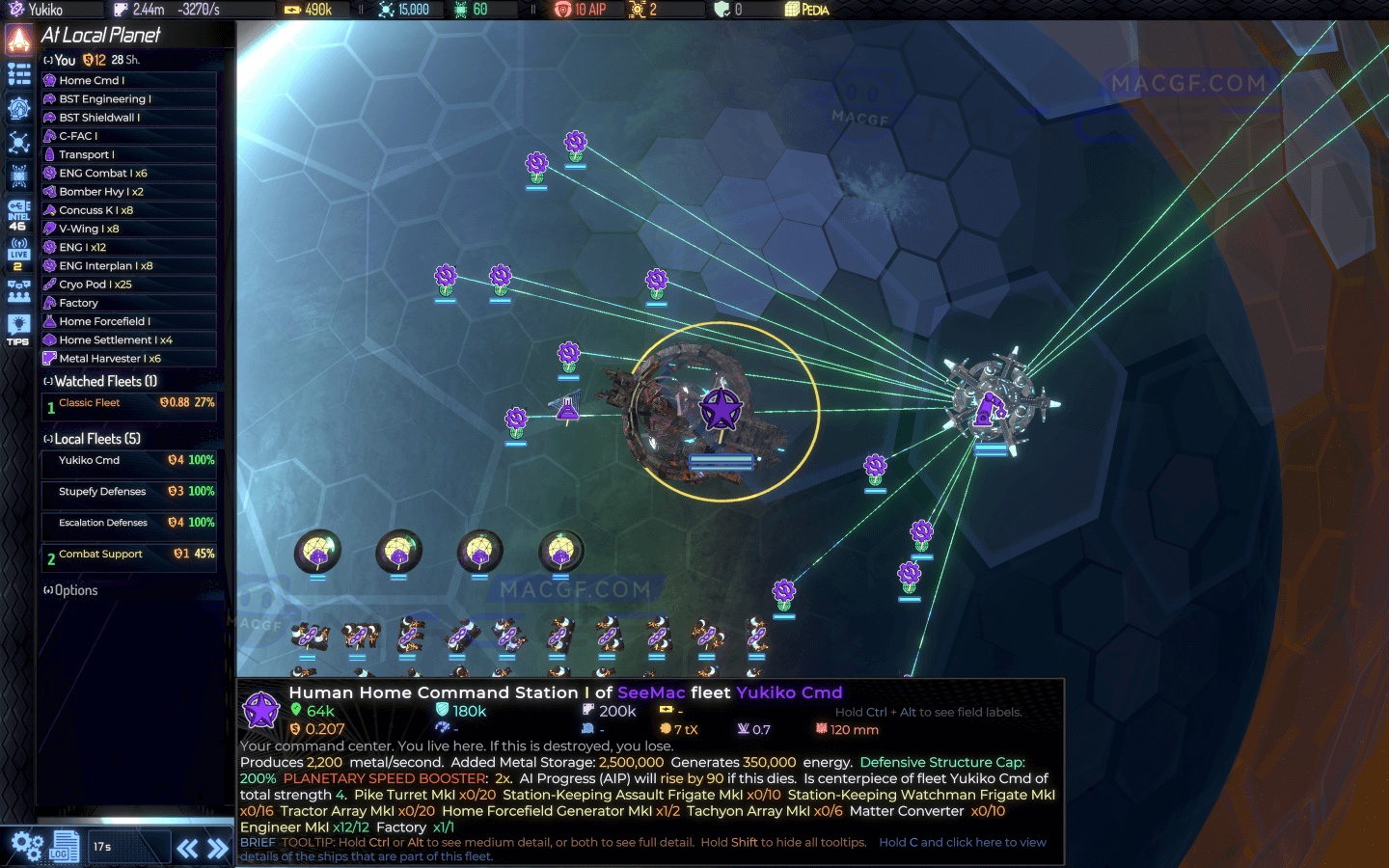Select the Metal Harvester I x6 entry
This screenshot has height=868, width=1389.
(128, 358)
